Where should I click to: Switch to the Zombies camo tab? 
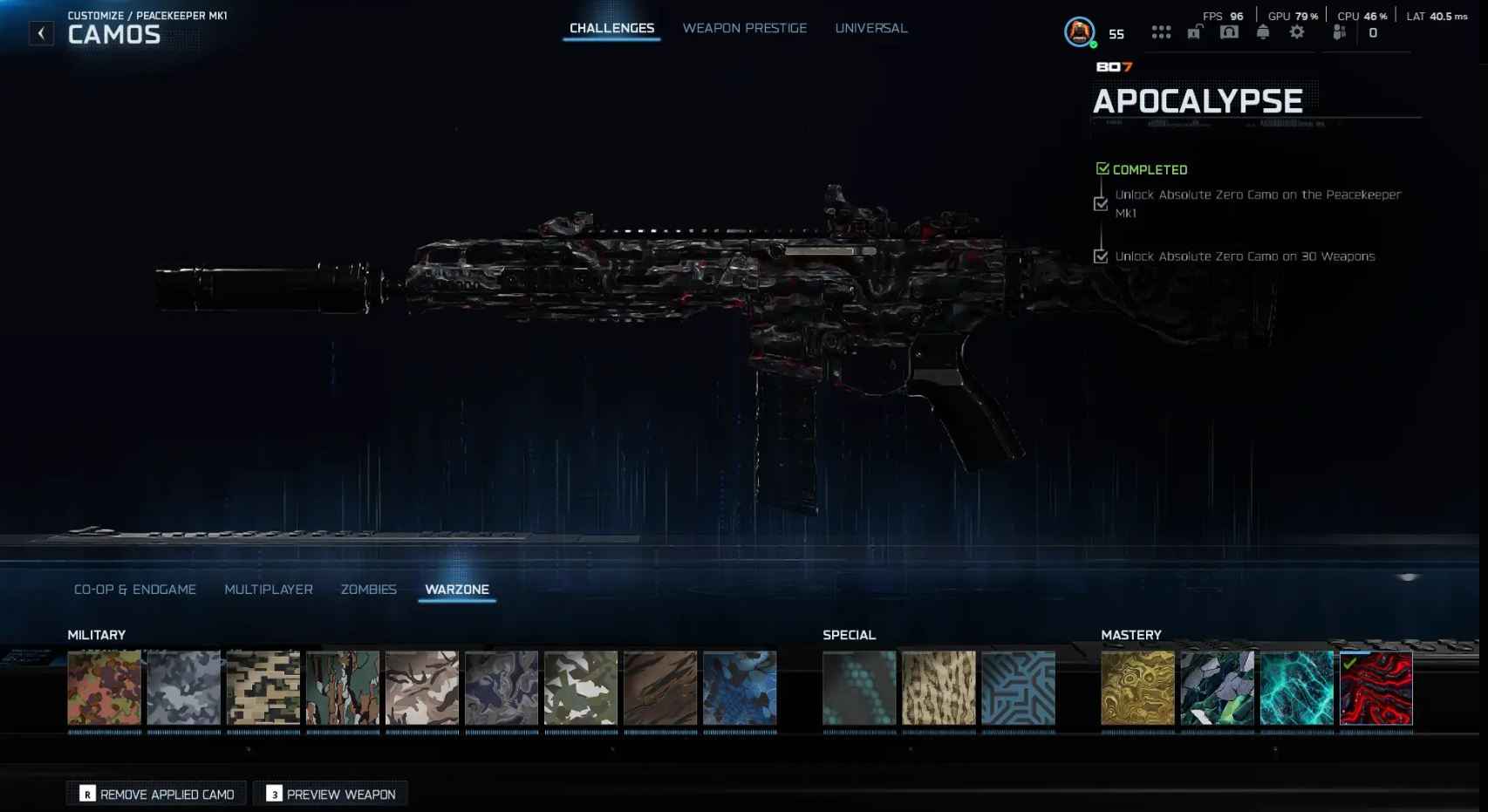point(370,589)
